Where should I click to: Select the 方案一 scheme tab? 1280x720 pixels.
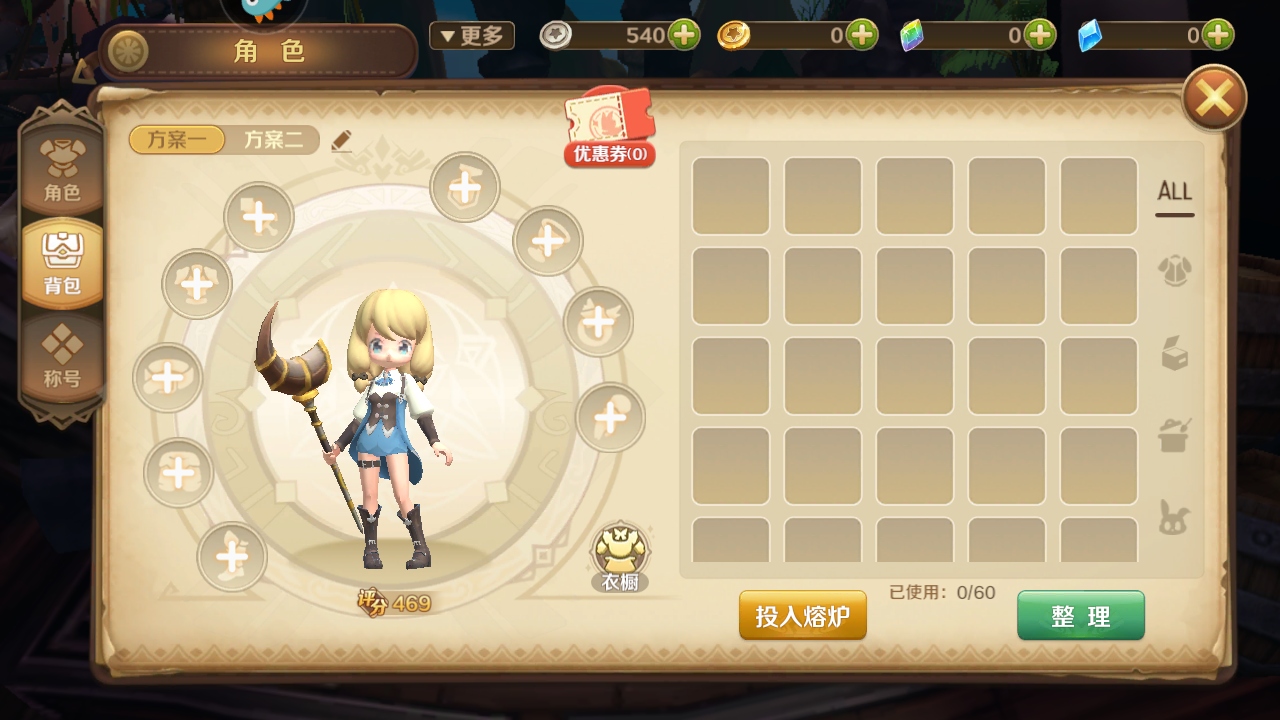pos(175,140)
